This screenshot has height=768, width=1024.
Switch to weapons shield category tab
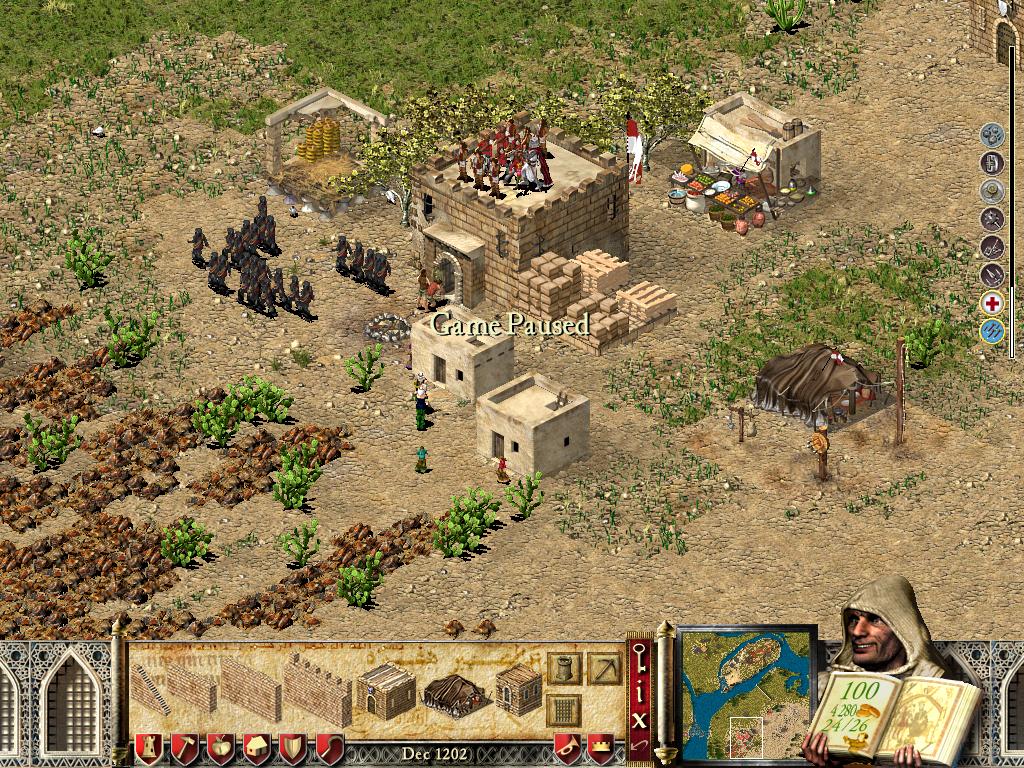click(293, 748)
